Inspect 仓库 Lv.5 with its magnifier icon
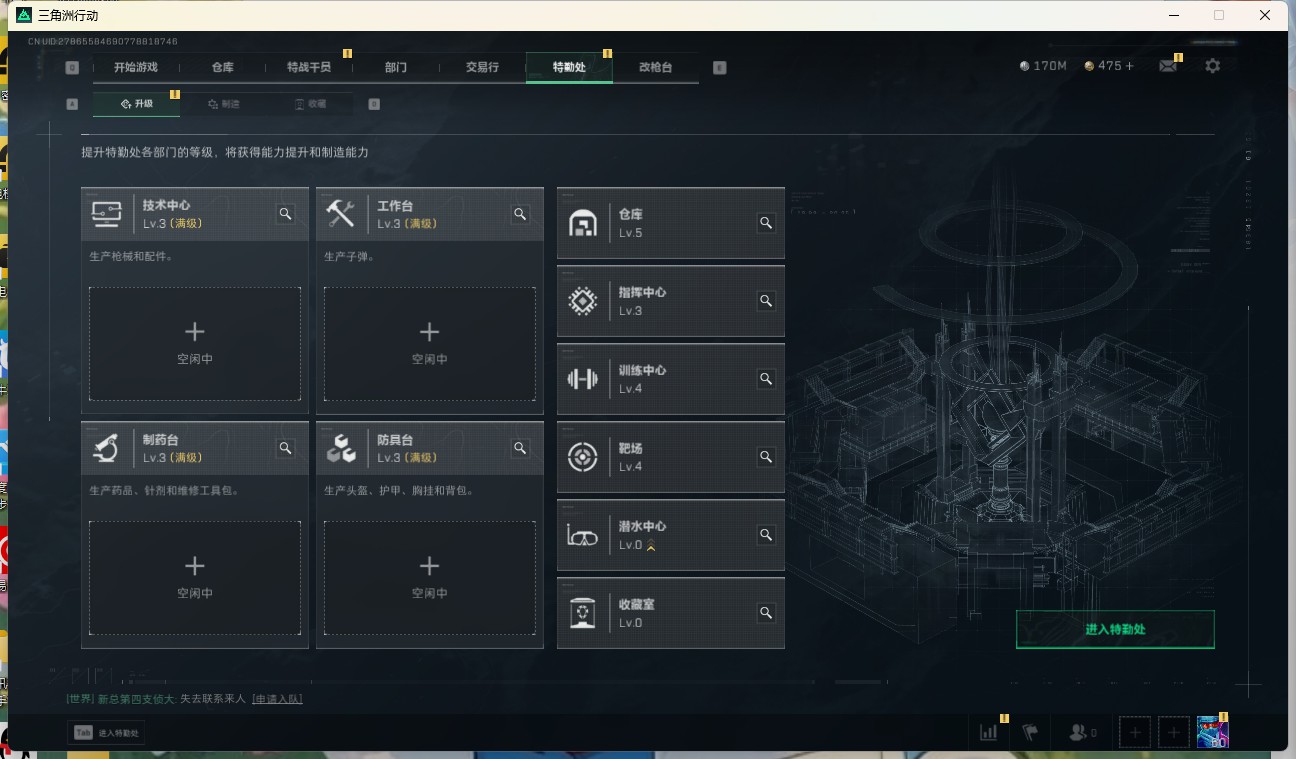The width and height of the screenshot is (1296, 759). tap(766, 223)
